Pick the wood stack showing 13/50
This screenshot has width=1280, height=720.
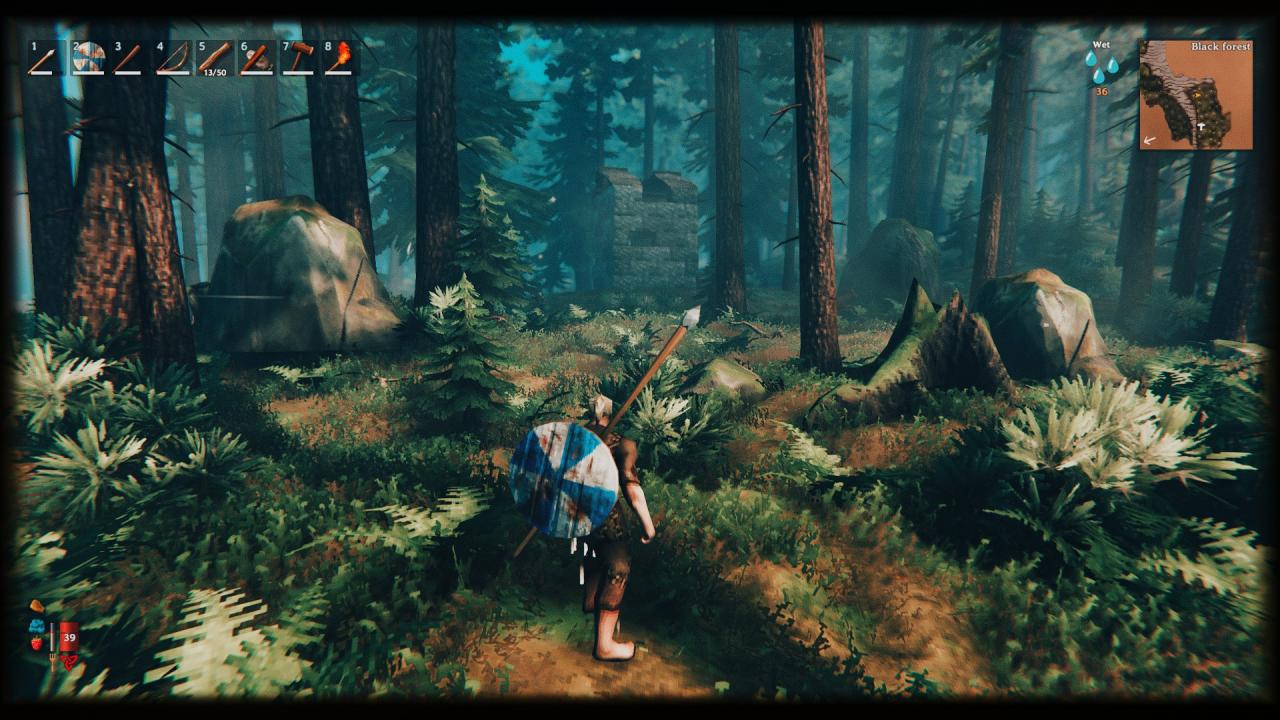pos(214,58)
